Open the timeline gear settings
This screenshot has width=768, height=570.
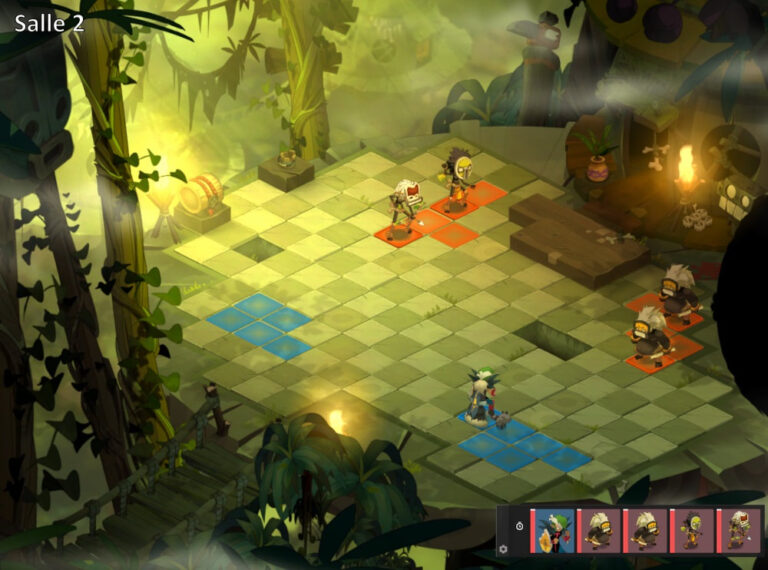(x=505, y=548)
